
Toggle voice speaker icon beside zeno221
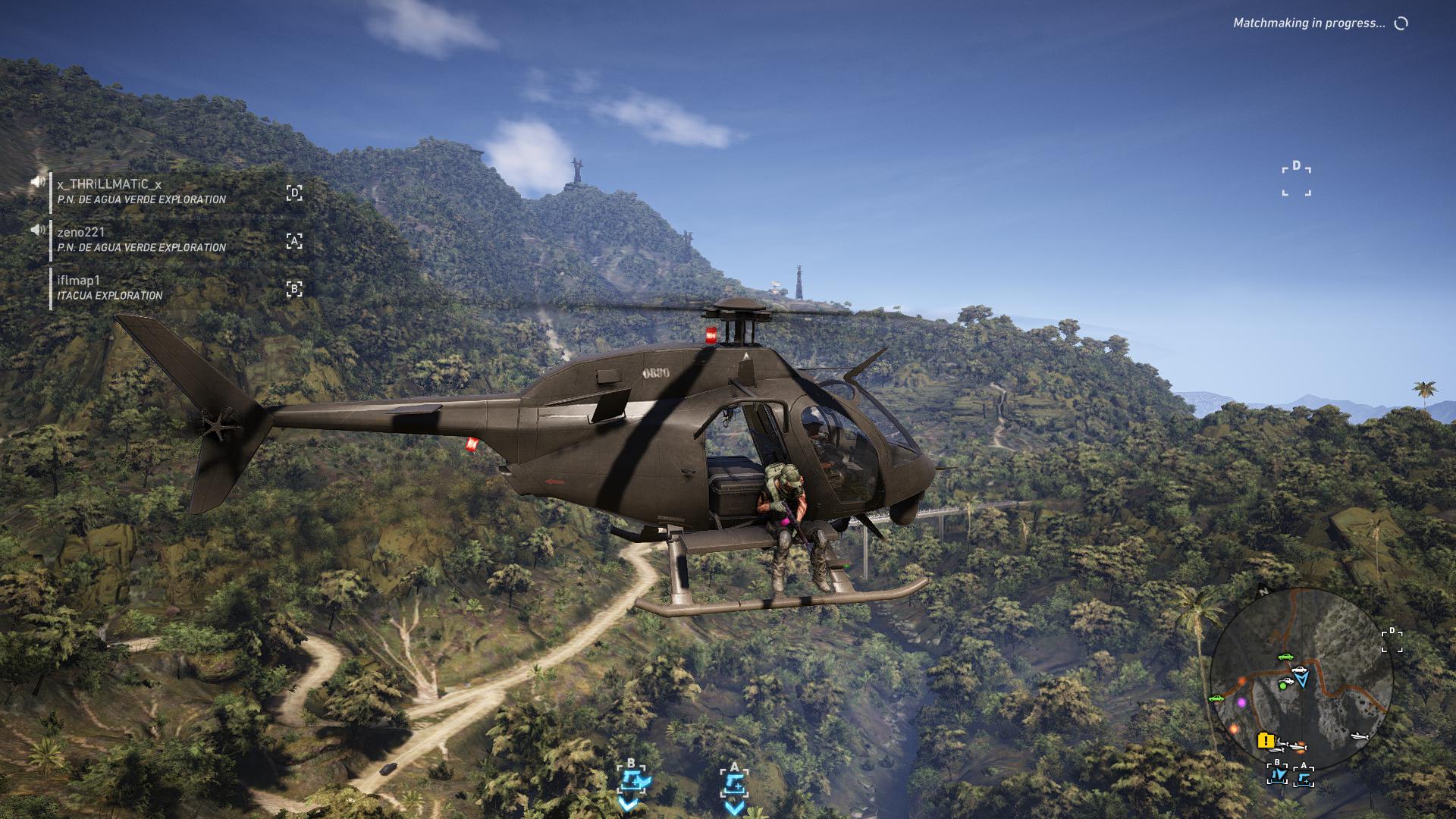[x=37, y=230]
